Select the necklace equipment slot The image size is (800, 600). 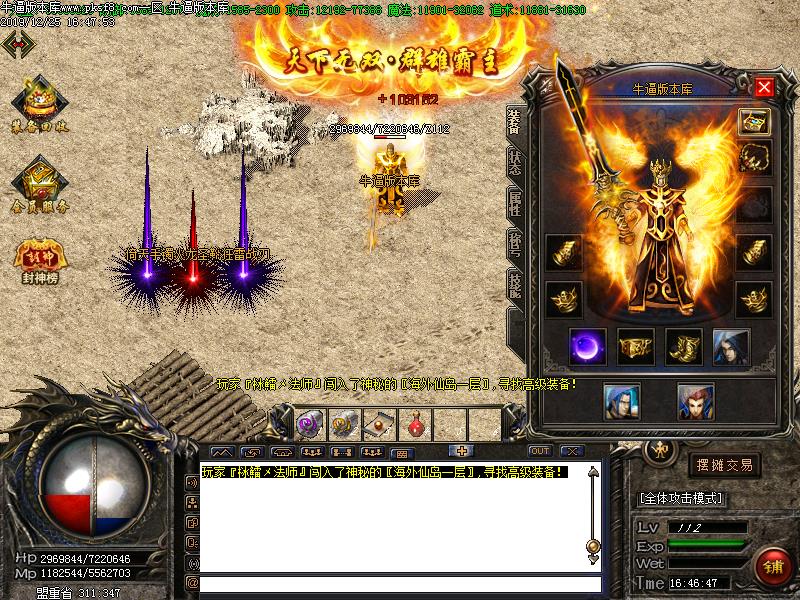click(x=754, y=157)
